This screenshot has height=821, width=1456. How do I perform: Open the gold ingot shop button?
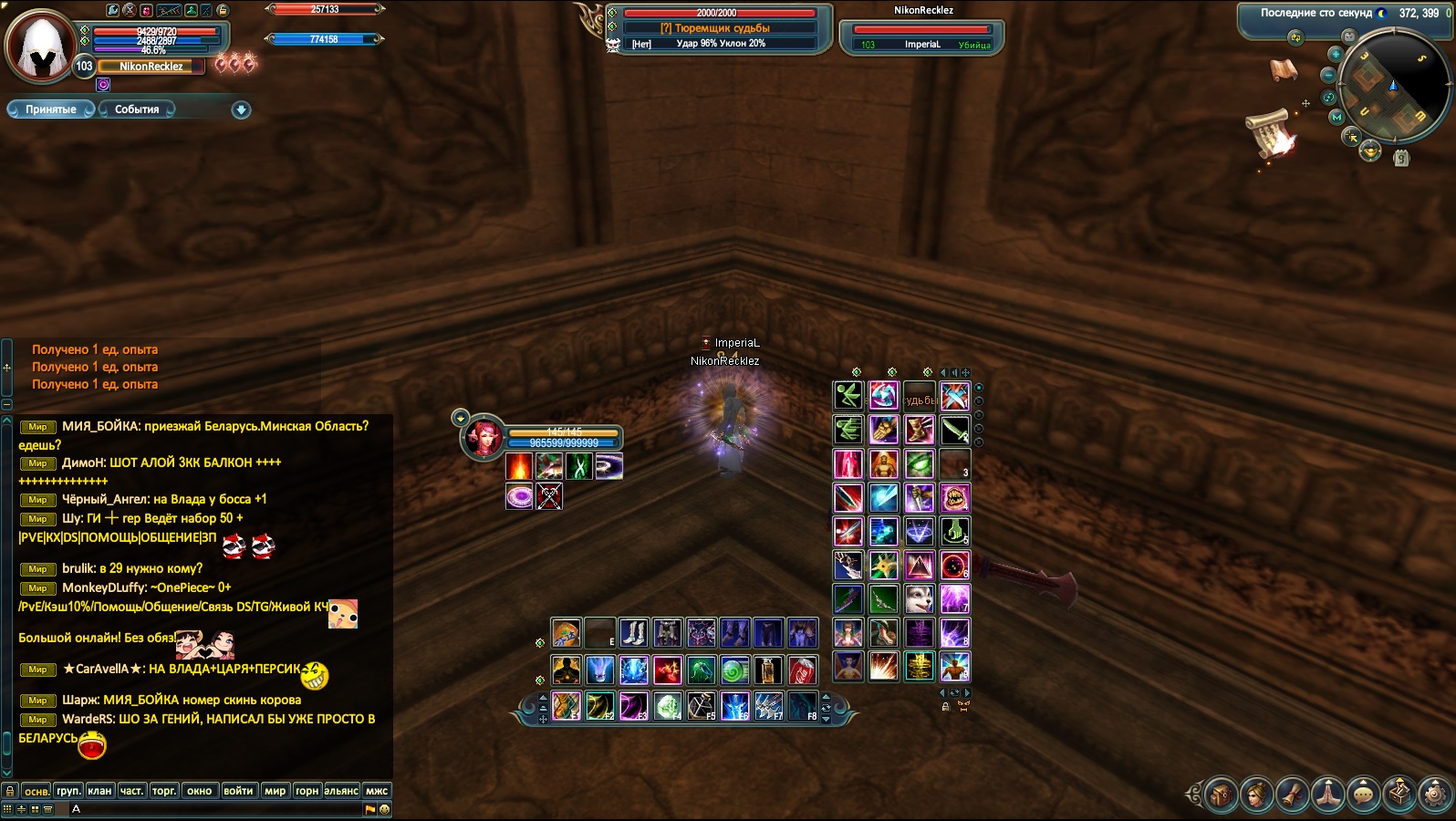(x=1370, y=152)
